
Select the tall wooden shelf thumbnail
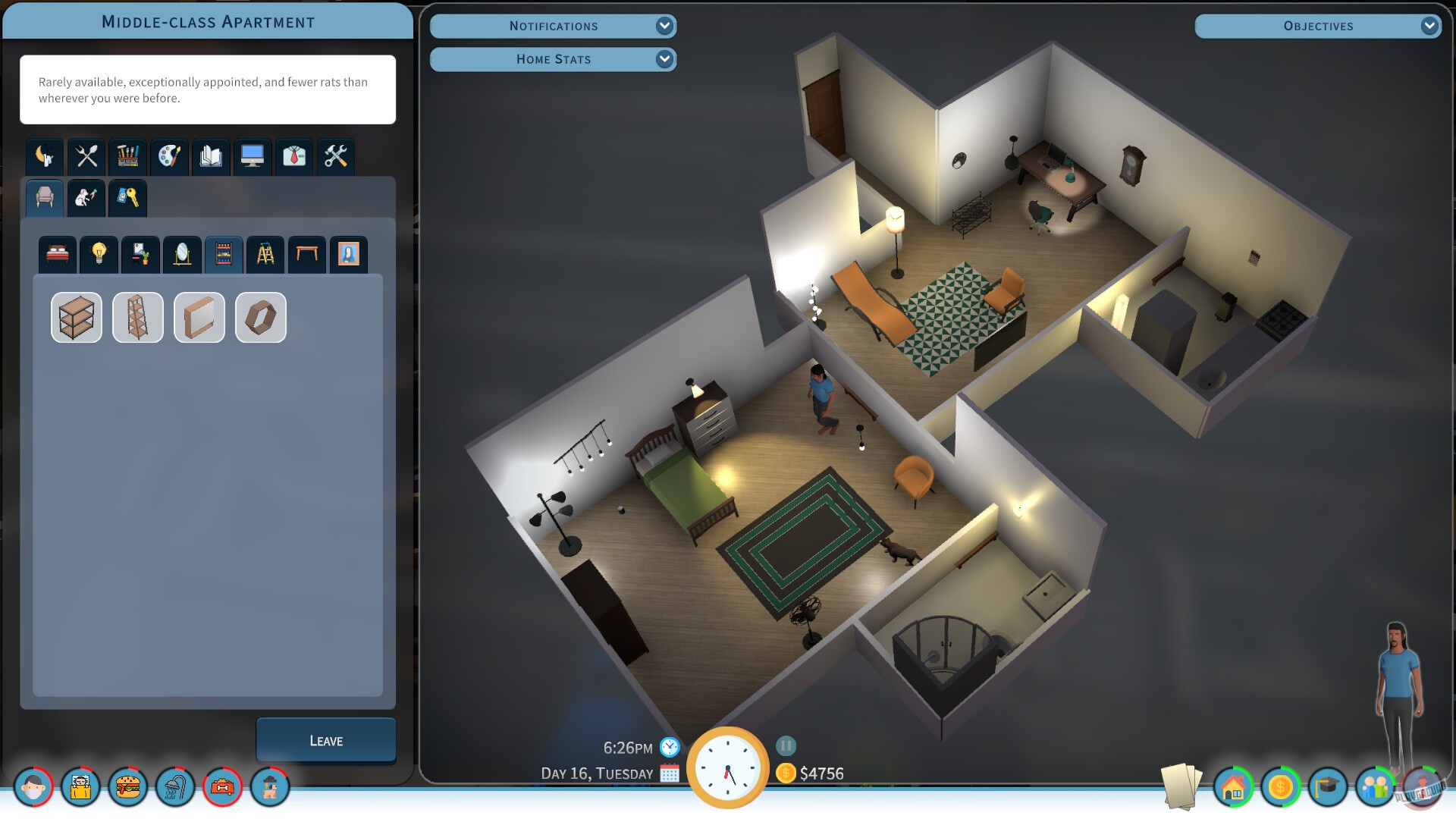[x=137, y=317]
